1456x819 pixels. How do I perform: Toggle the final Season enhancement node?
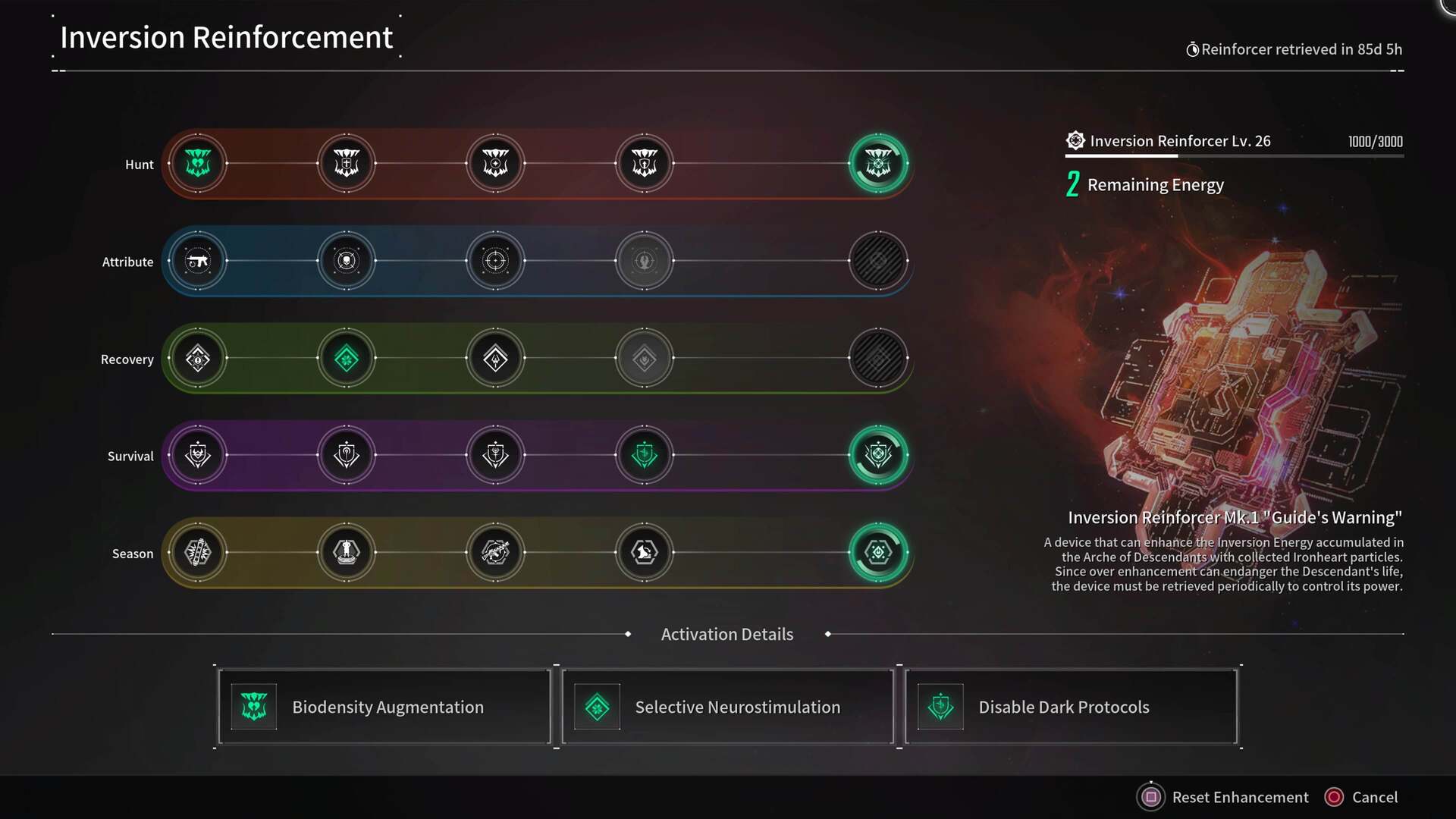tap(878, 553)
